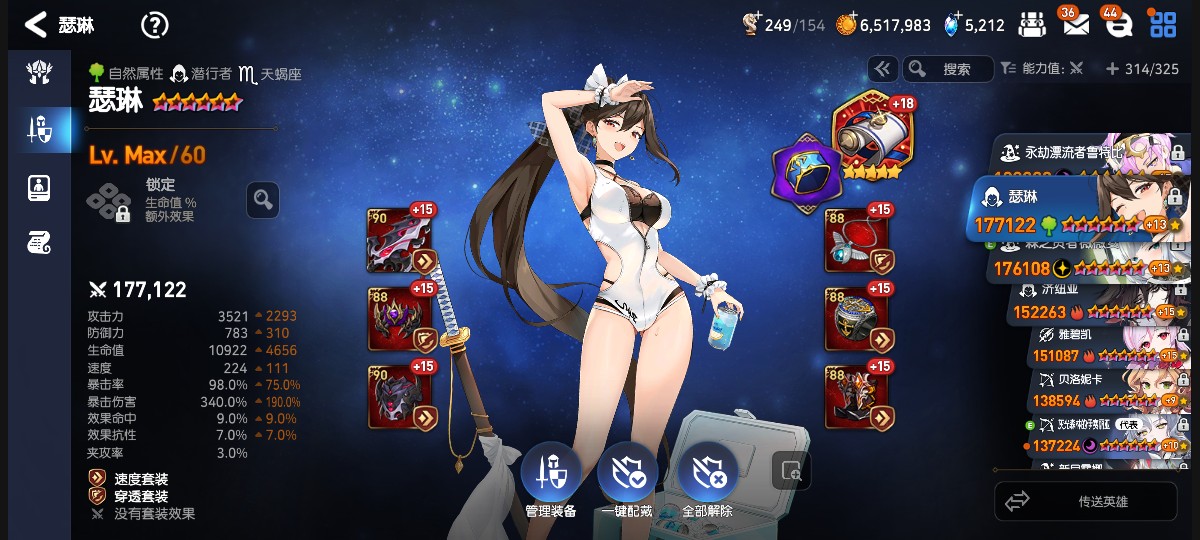Select the equipped red necklace slot
Viewport: 1200px width, 540px height.
coord(857,240)
